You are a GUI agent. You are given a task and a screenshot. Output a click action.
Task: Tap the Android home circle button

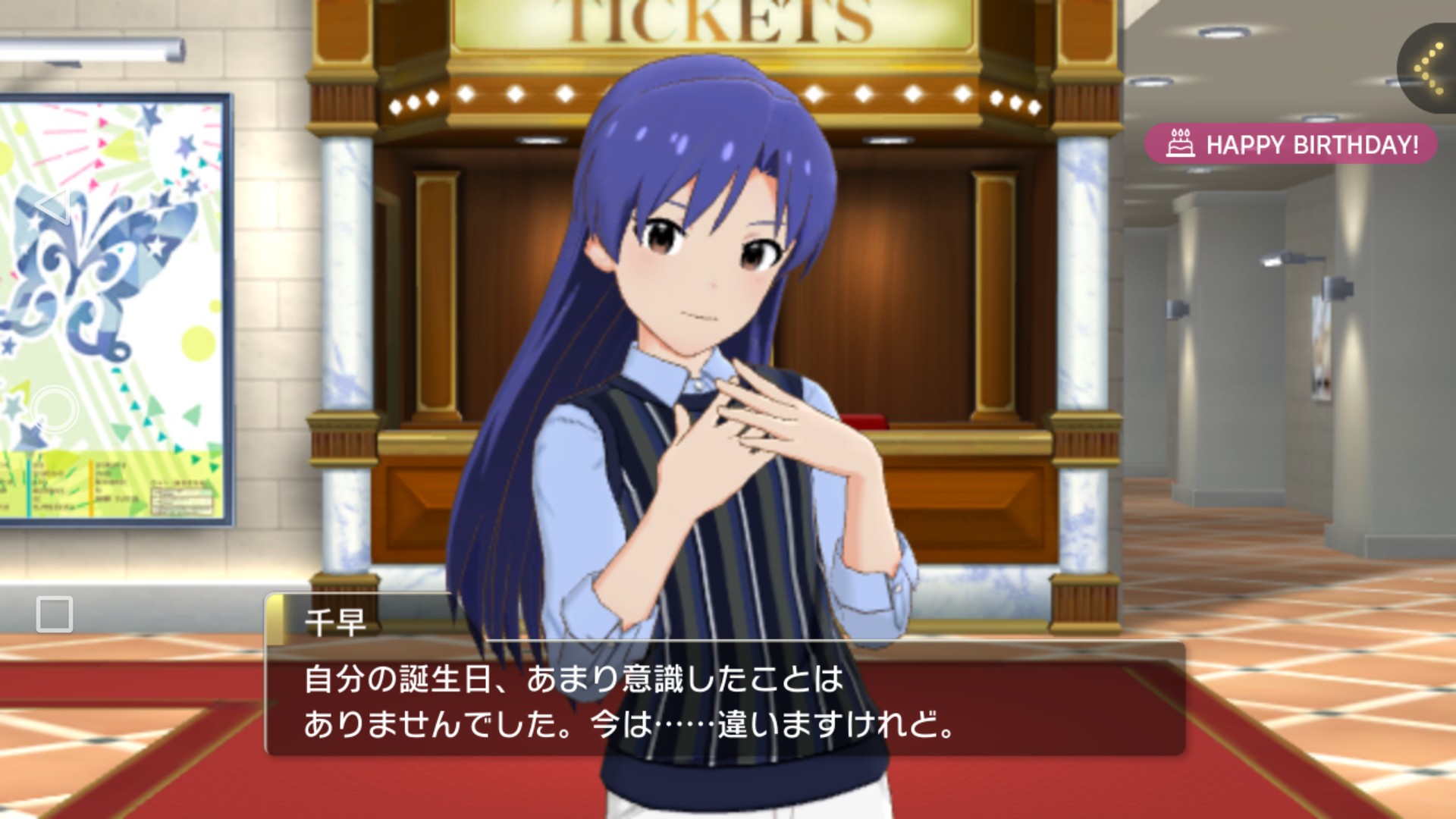(55, 409)
